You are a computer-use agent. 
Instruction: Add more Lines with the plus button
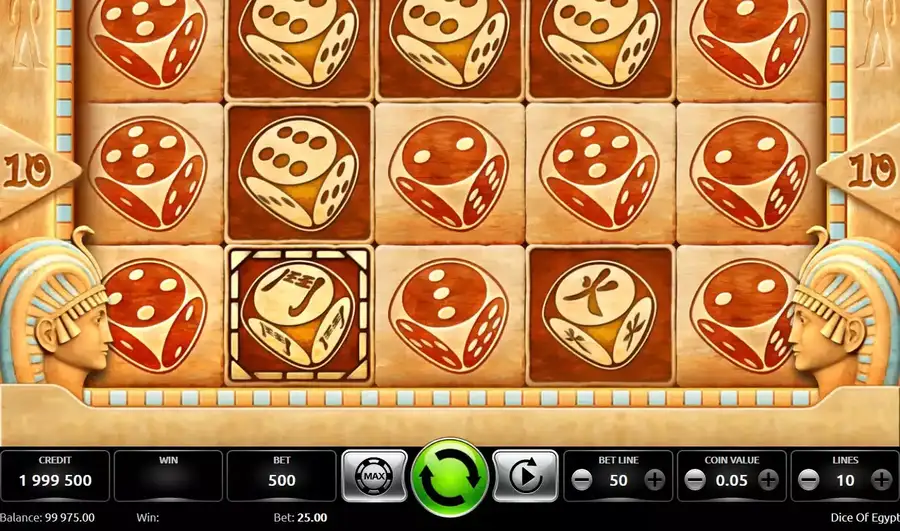881,480
